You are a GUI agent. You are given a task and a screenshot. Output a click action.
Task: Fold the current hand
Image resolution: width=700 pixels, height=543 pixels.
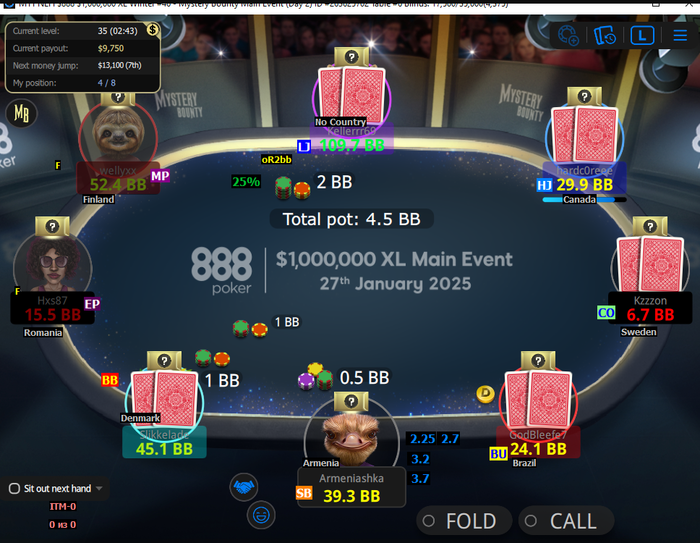pyautogui.click(x=463, y=521)
